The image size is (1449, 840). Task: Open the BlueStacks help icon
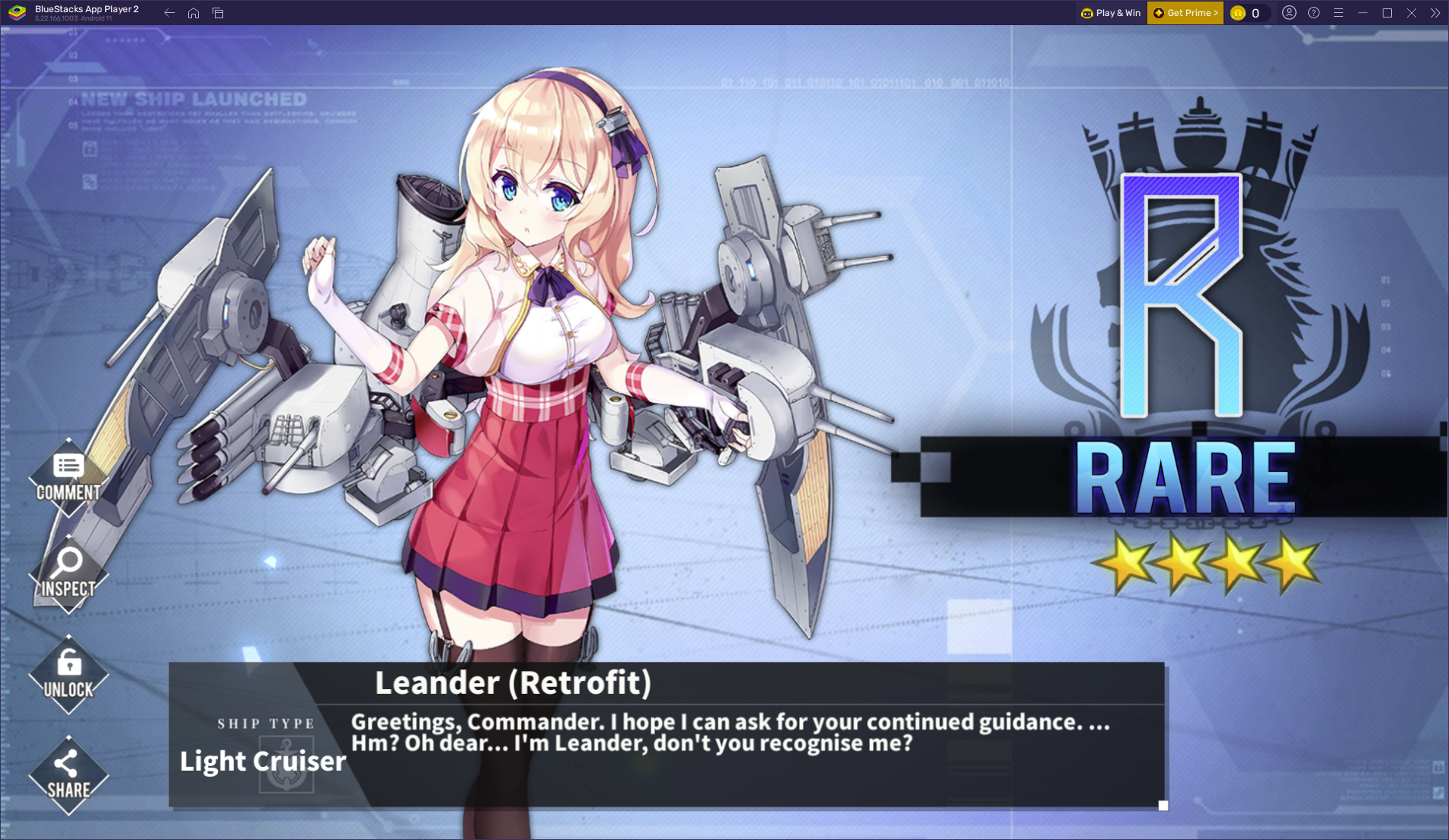(x=1313, y=13)
